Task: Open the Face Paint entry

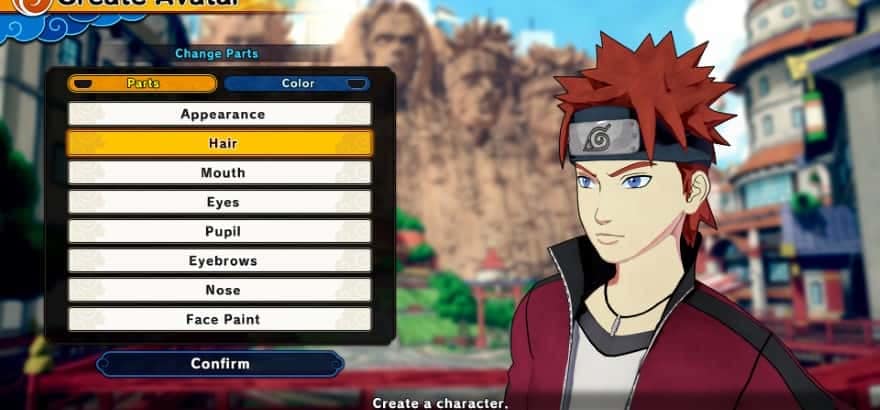Action: pyautogui.click(x=220, y=320)
